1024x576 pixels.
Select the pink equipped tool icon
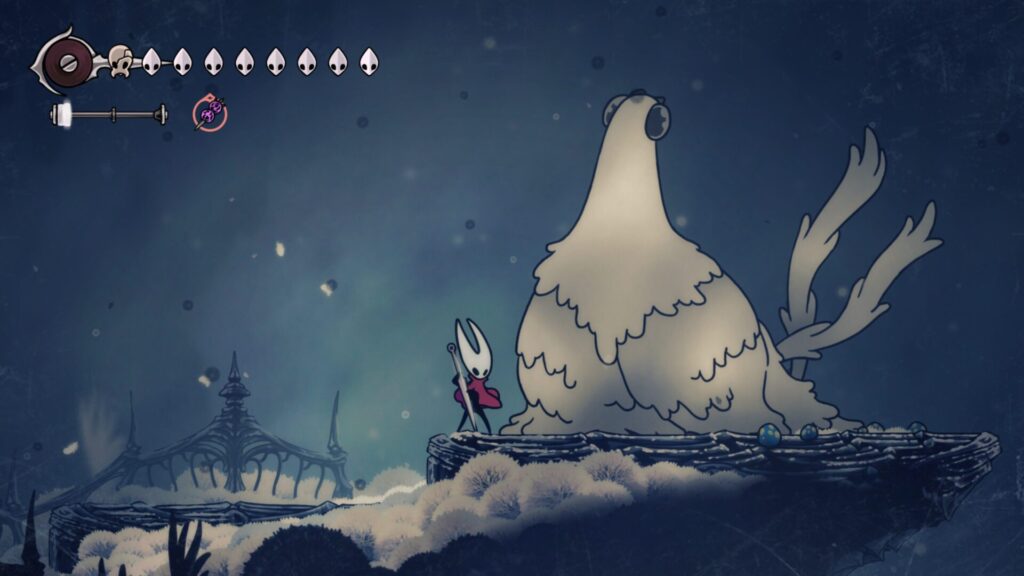click(210, 114)
